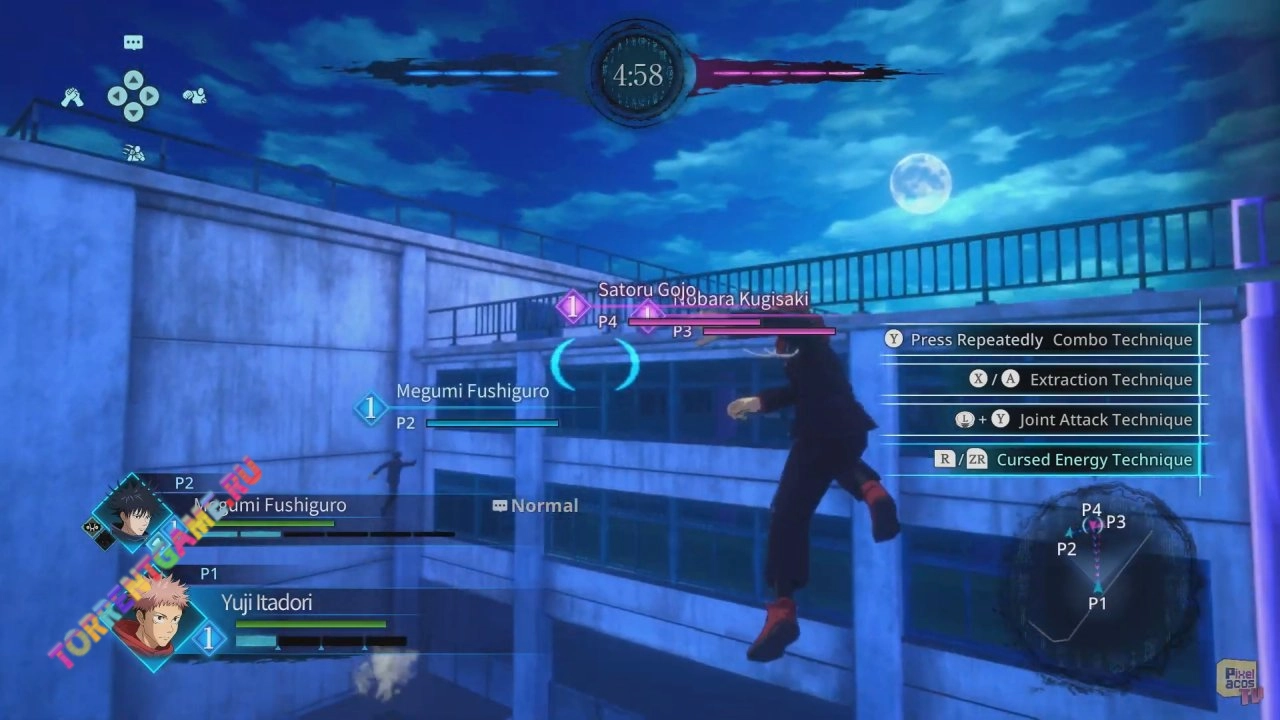Choose the fist bump emote icon
Image resolution: width=1280 pixels, height=720 pixels.
point(194,97)
